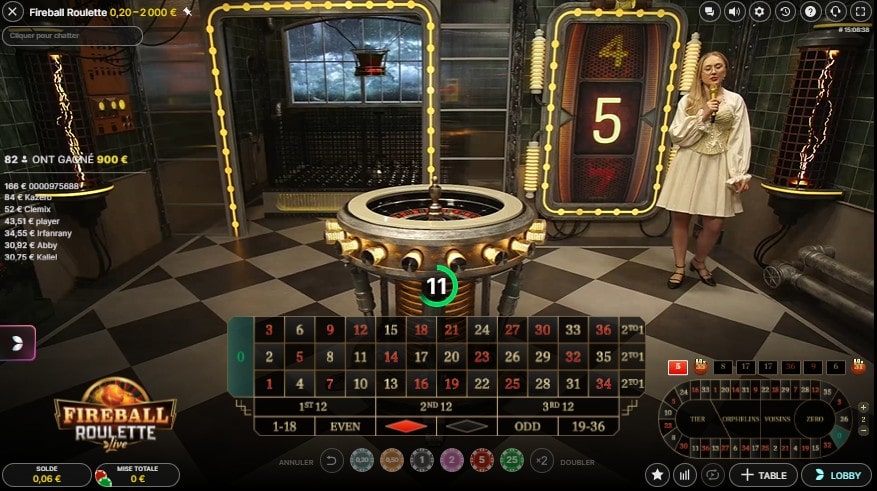The height and width of the screenshot is (491, 877).
Task: Undo the last bet with Annuler
Action: pos(333,461)
